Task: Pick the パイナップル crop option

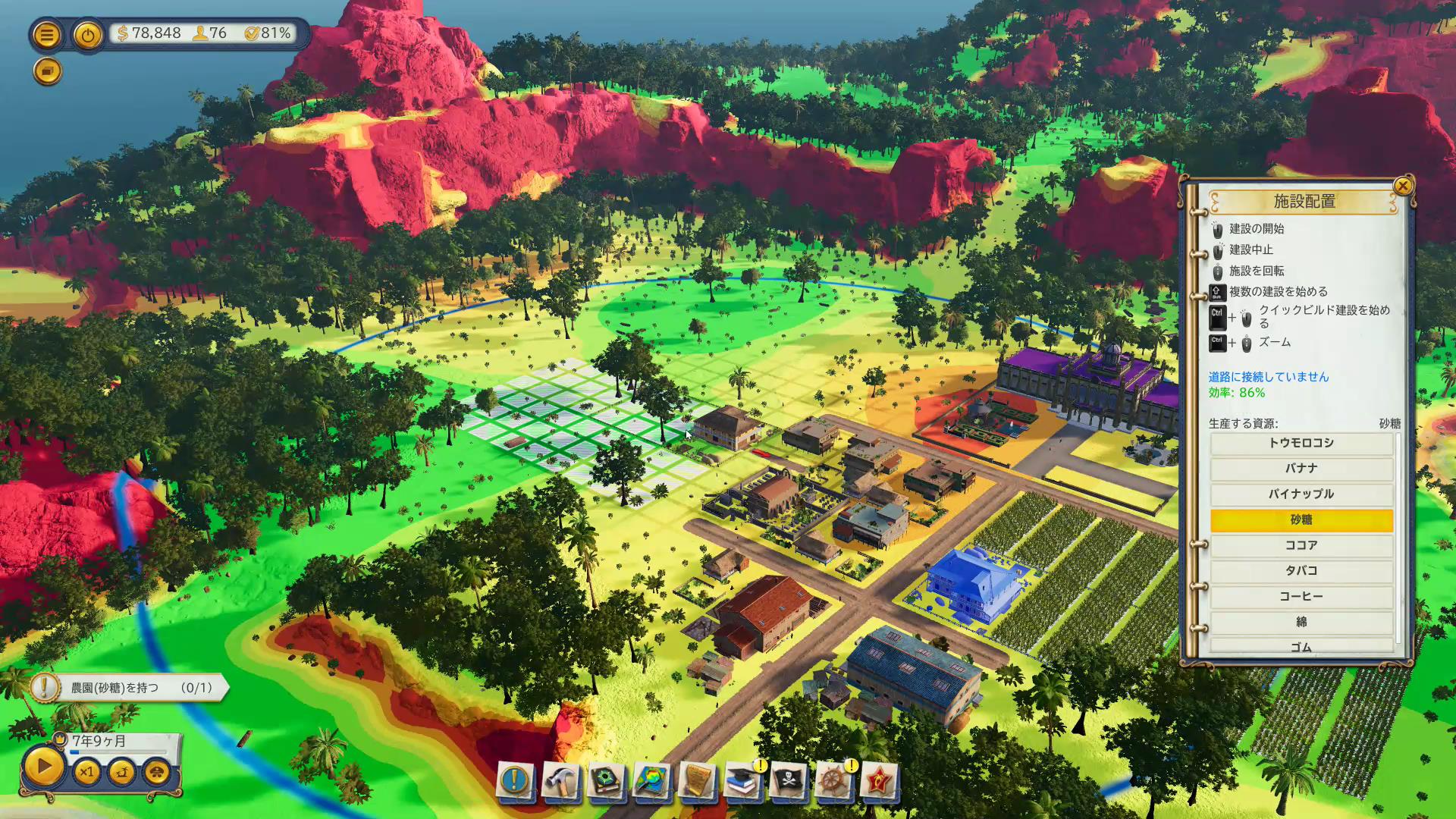Action: coord(1301,494)
